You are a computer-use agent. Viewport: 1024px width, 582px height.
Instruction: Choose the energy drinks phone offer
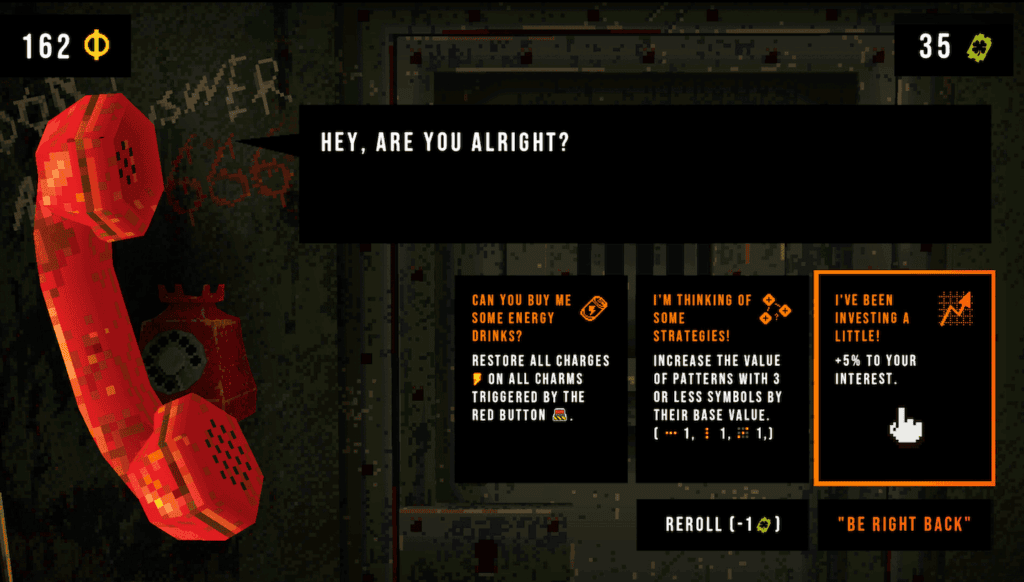point(541,378)
